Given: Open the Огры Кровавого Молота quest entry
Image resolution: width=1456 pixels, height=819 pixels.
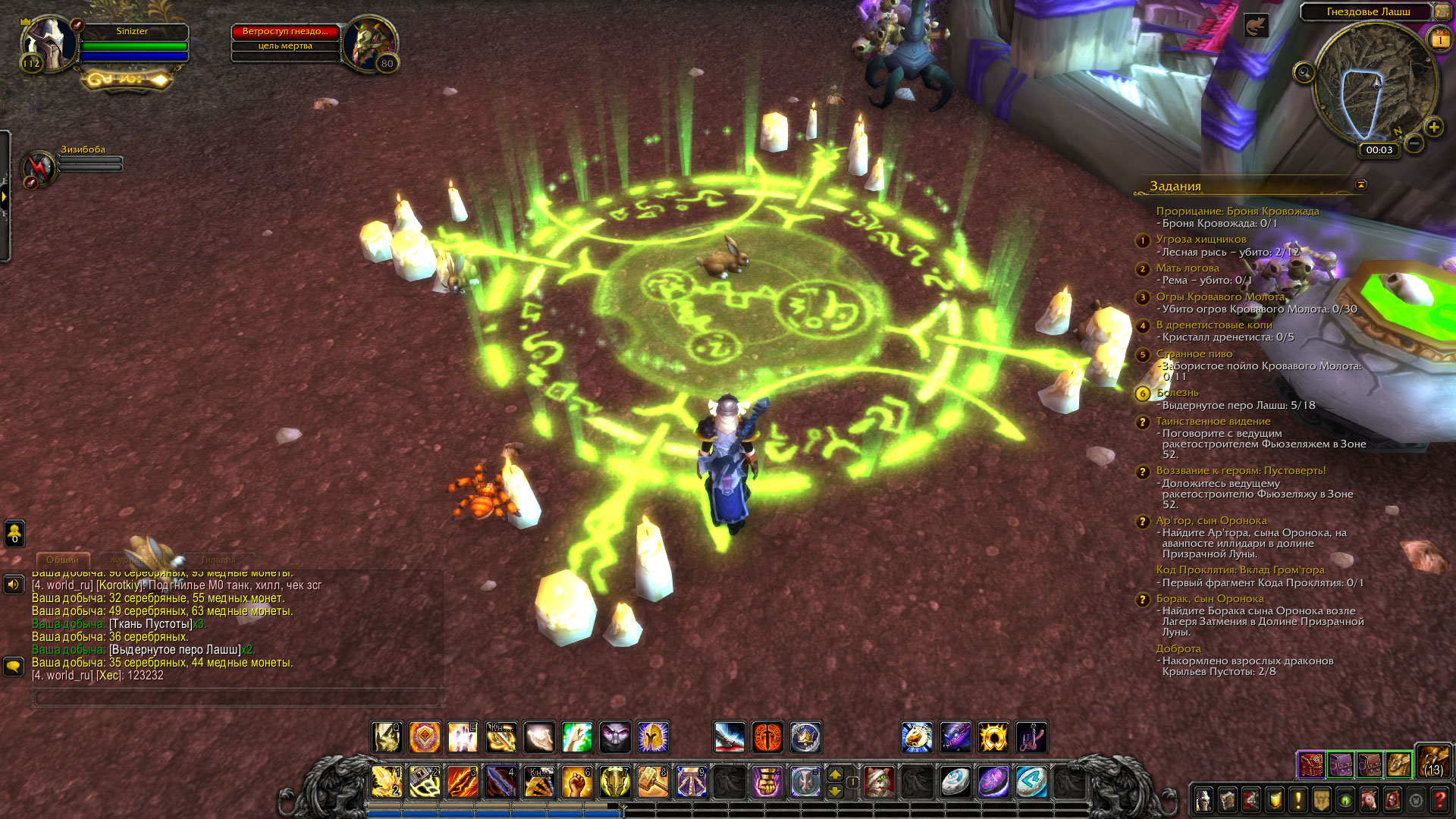Looking at the screenshot, I should coord(1219,297).
